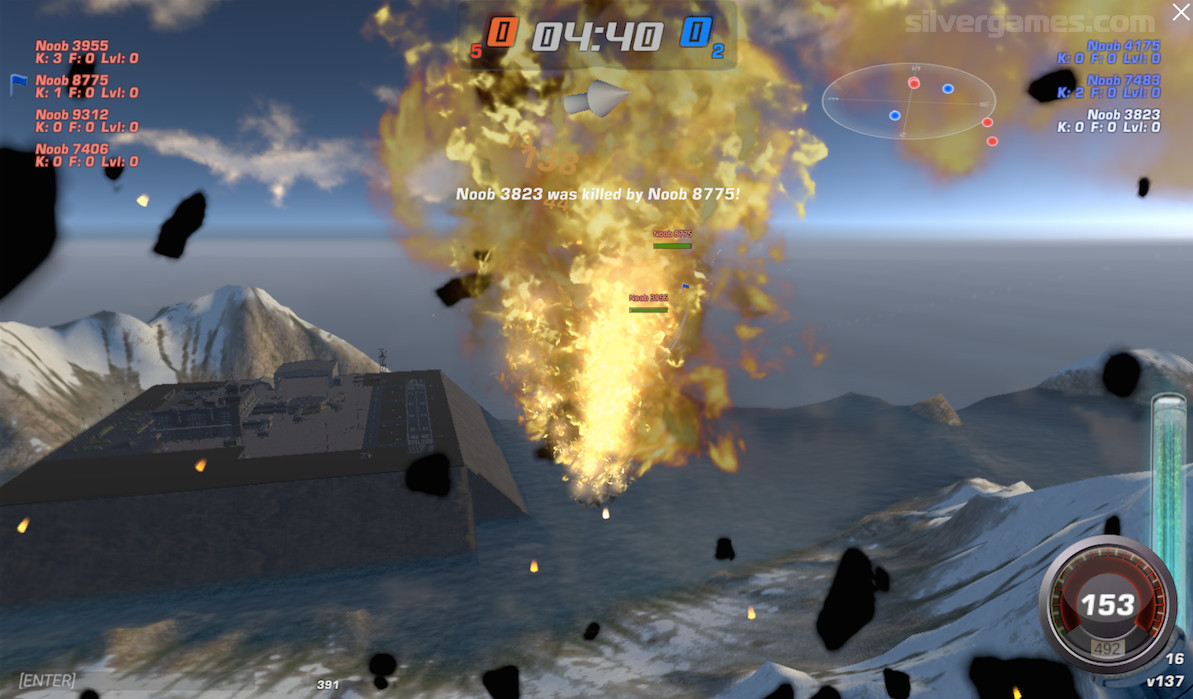Screen dimensions: 1193x699
Task: Select player Noob 7483 in the blue team list
Action: click(x=1123, y=81)
